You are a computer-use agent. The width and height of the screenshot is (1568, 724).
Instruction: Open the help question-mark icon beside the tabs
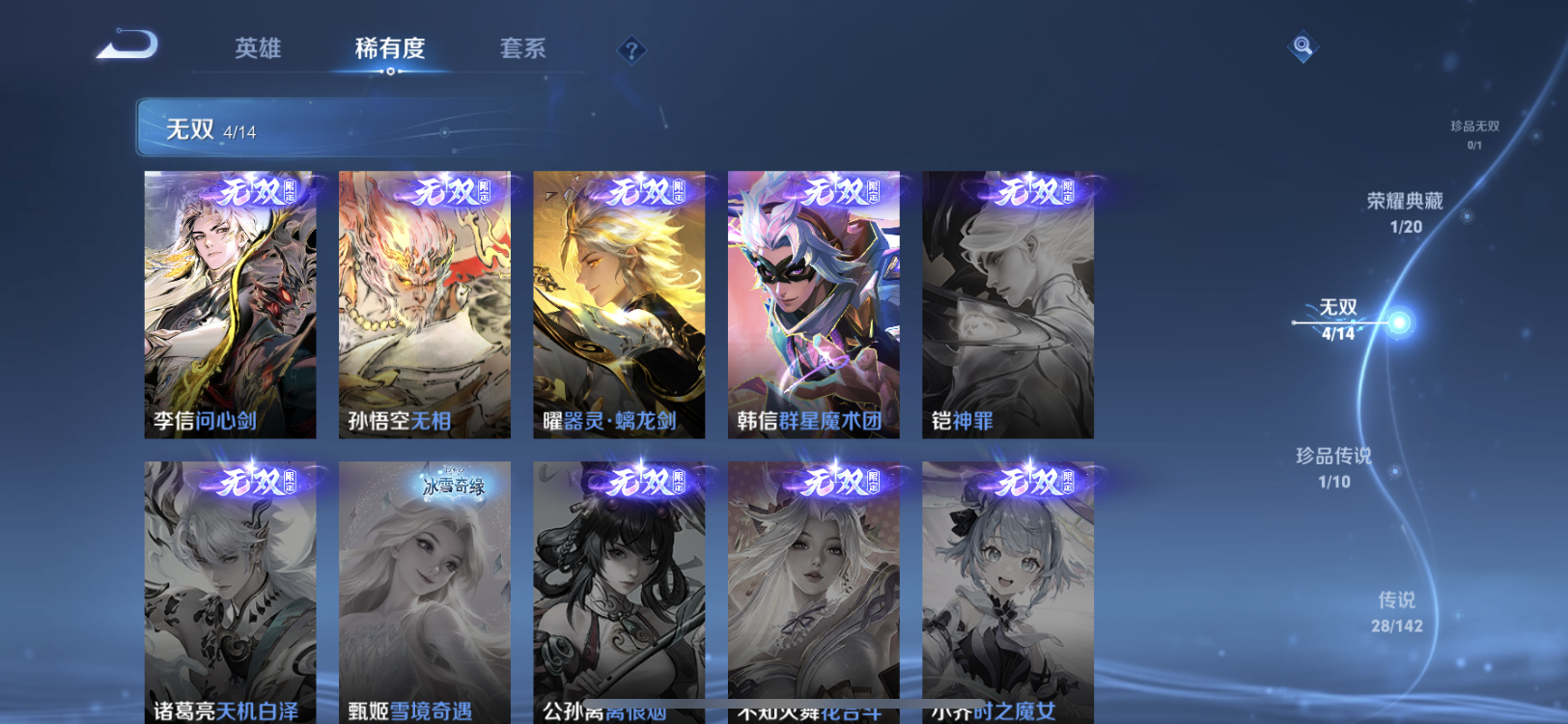[630, 48]
